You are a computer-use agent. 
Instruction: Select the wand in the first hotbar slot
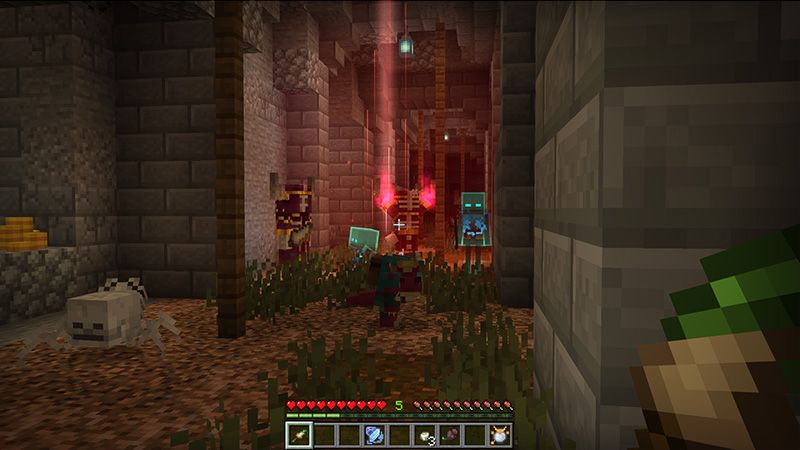[299, 434]
